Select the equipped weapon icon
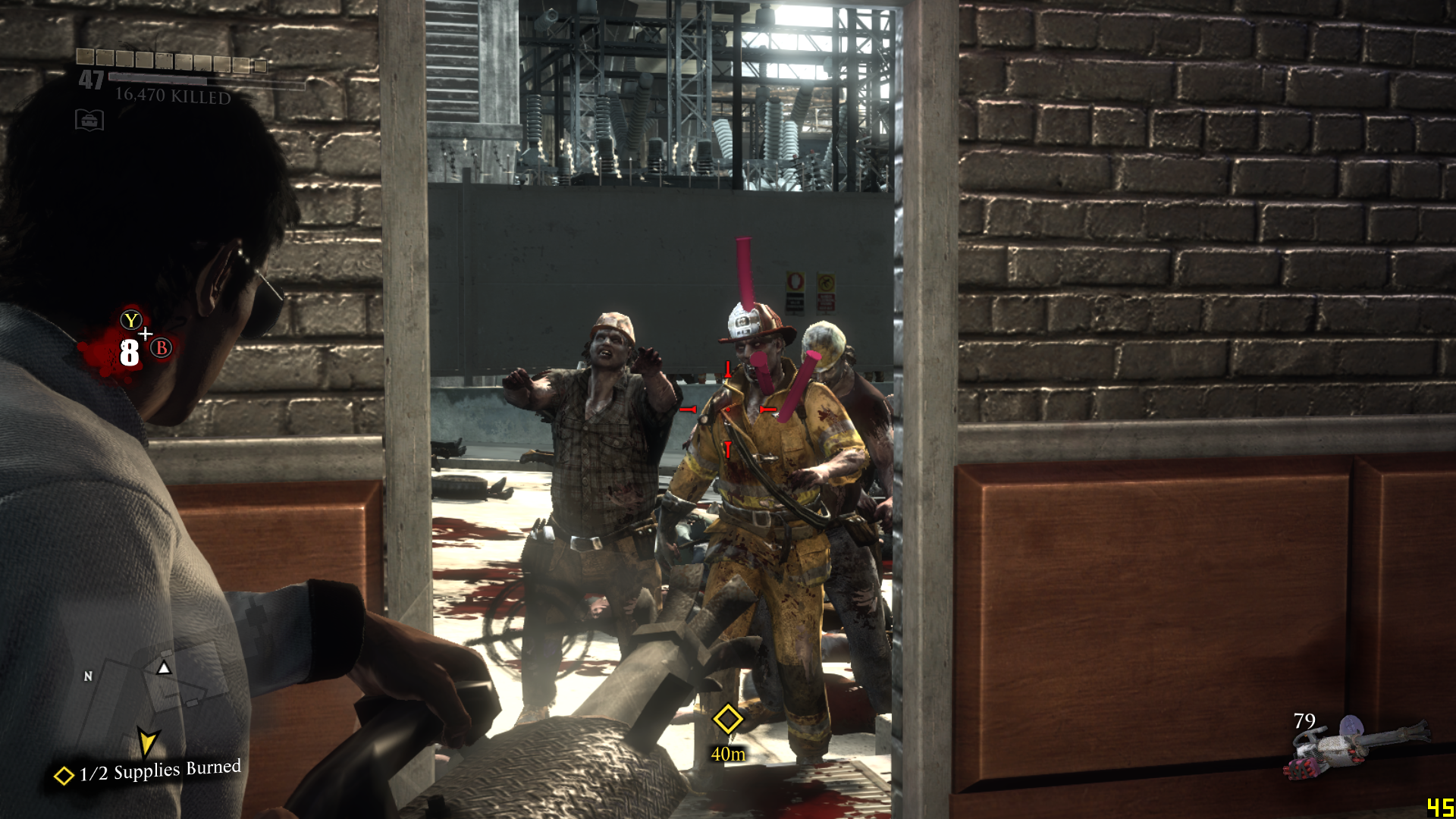 coord(1357,747)
